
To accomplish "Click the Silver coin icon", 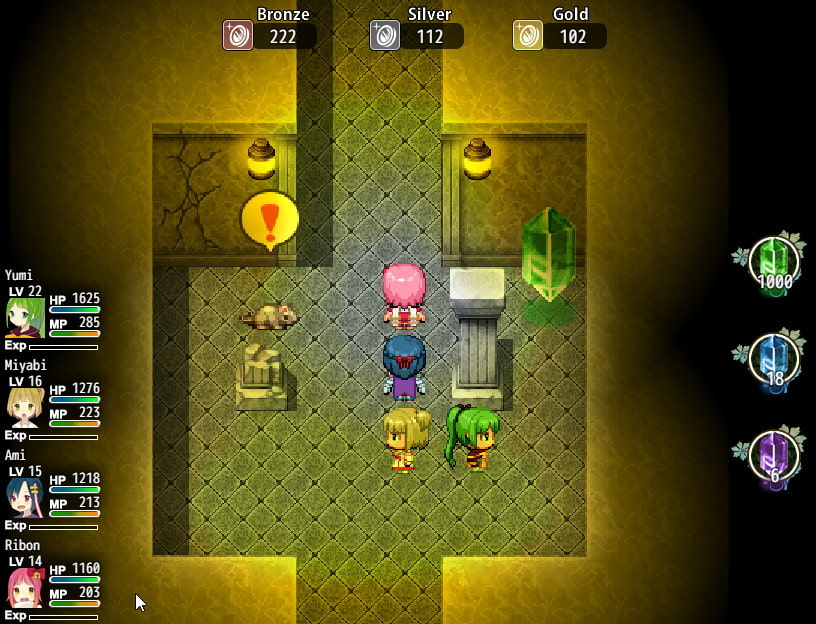I will [385, 35].
